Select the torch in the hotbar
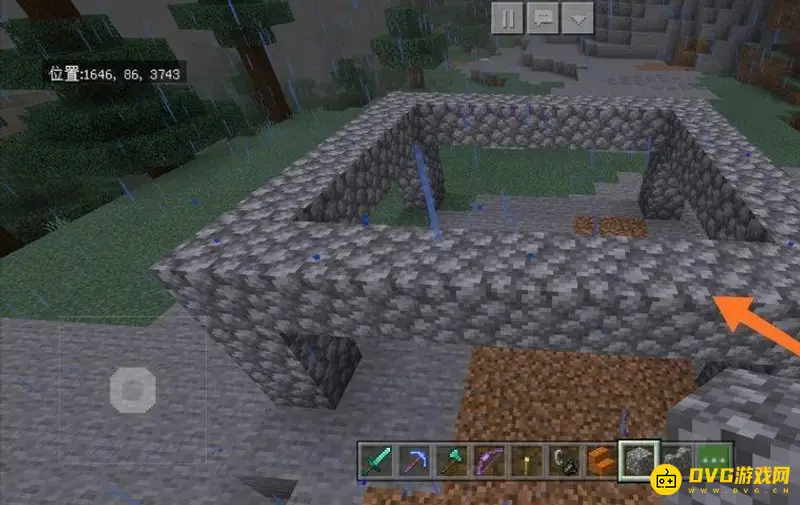 (524, 460)
